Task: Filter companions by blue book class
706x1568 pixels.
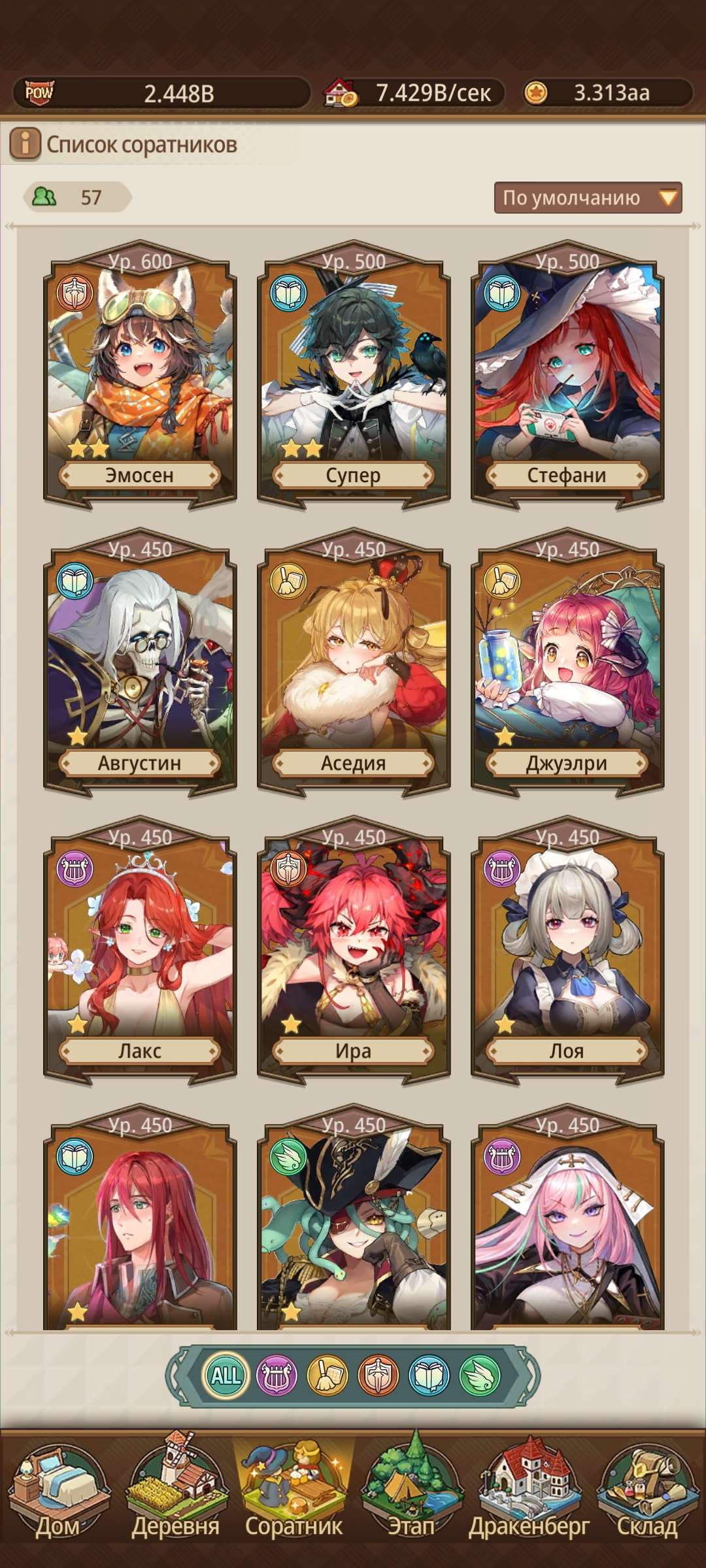Action: click(429, 1375)
